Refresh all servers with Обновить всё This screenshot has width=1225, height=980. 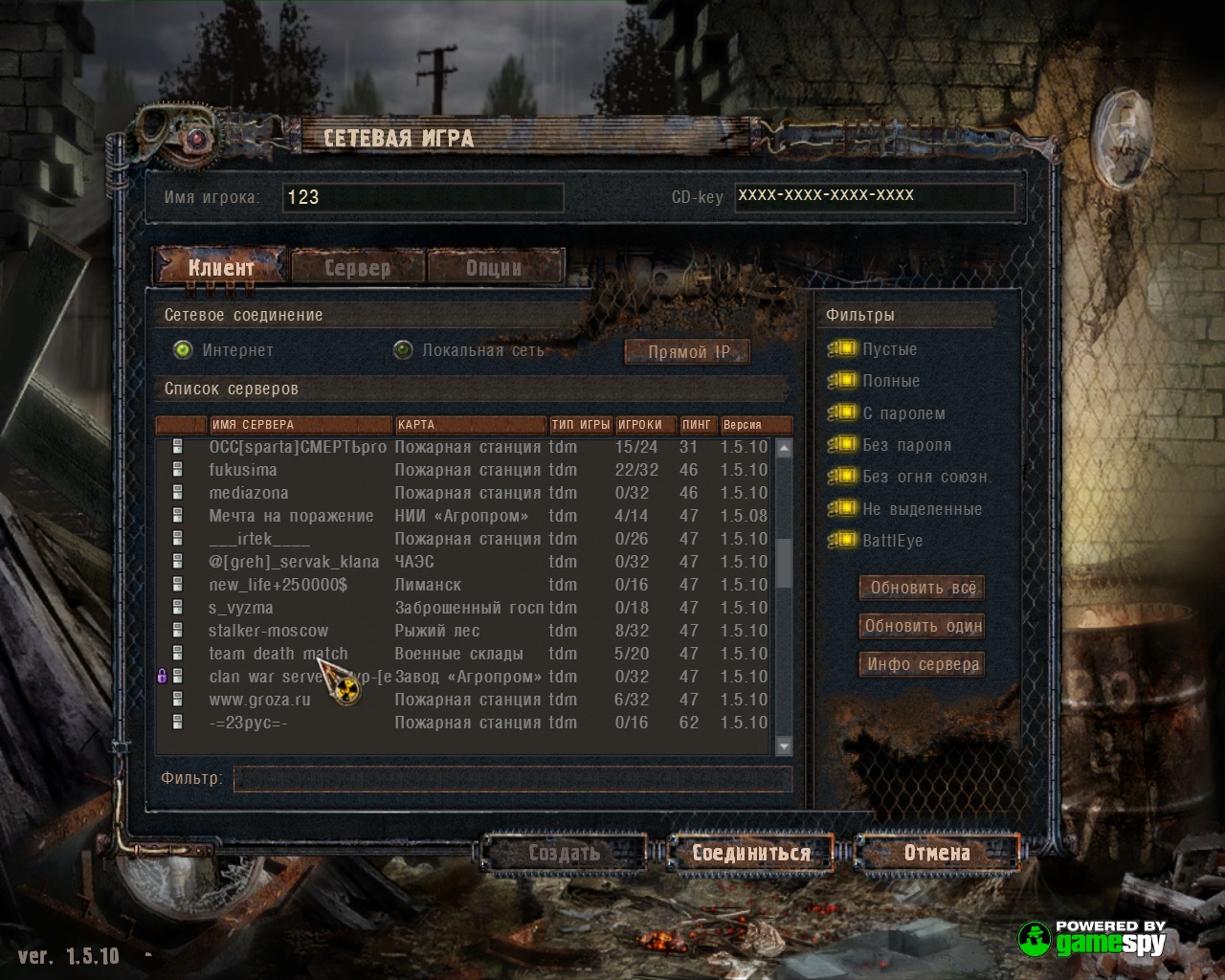click(923, 588)
